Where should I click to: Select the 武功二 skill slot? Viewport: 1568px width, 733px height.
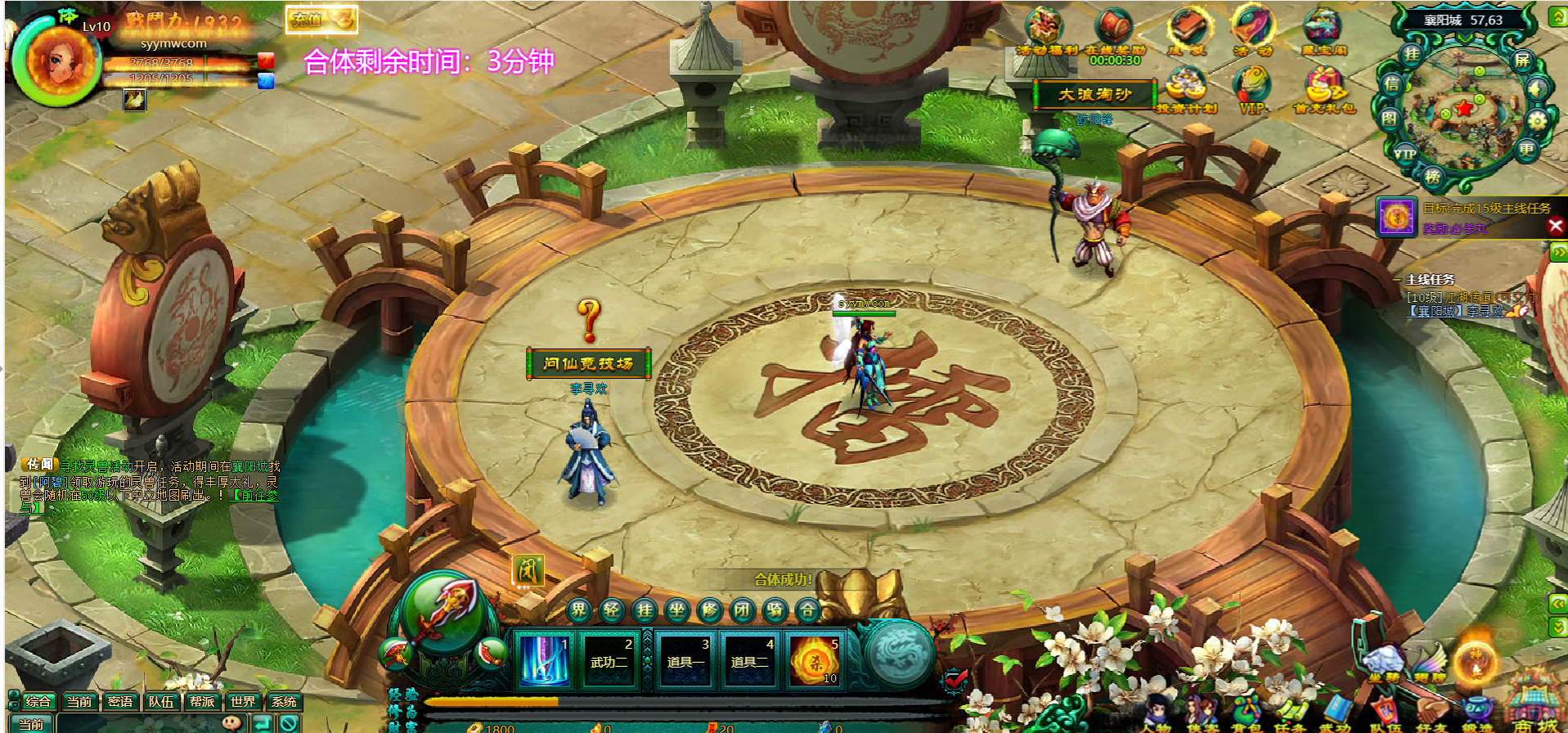click(x=609, y=659)
